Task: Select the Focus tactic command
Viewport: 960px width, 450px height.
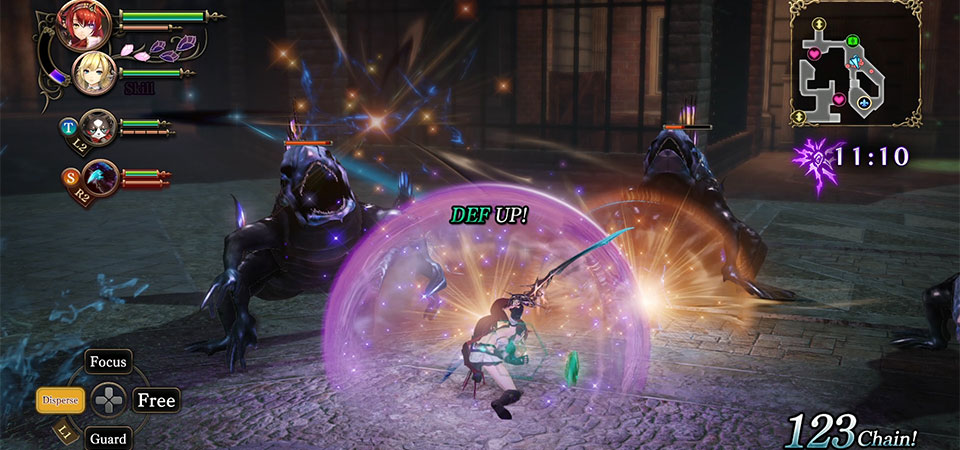Action: click(x=108, y=362)
